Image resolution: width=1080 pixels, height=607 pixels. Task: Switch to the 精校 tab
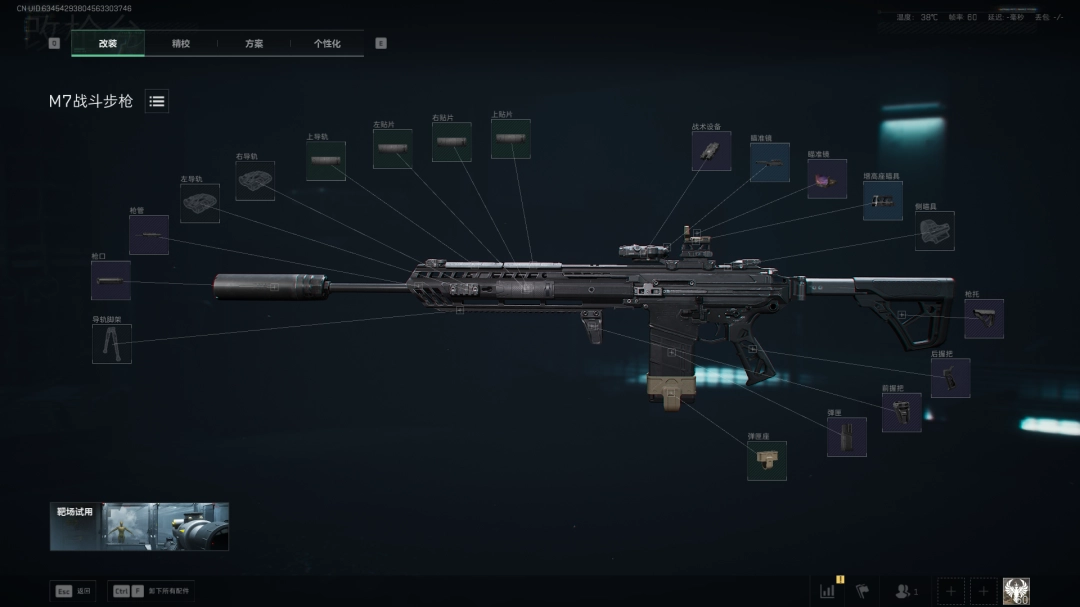[x=181, y=44]
